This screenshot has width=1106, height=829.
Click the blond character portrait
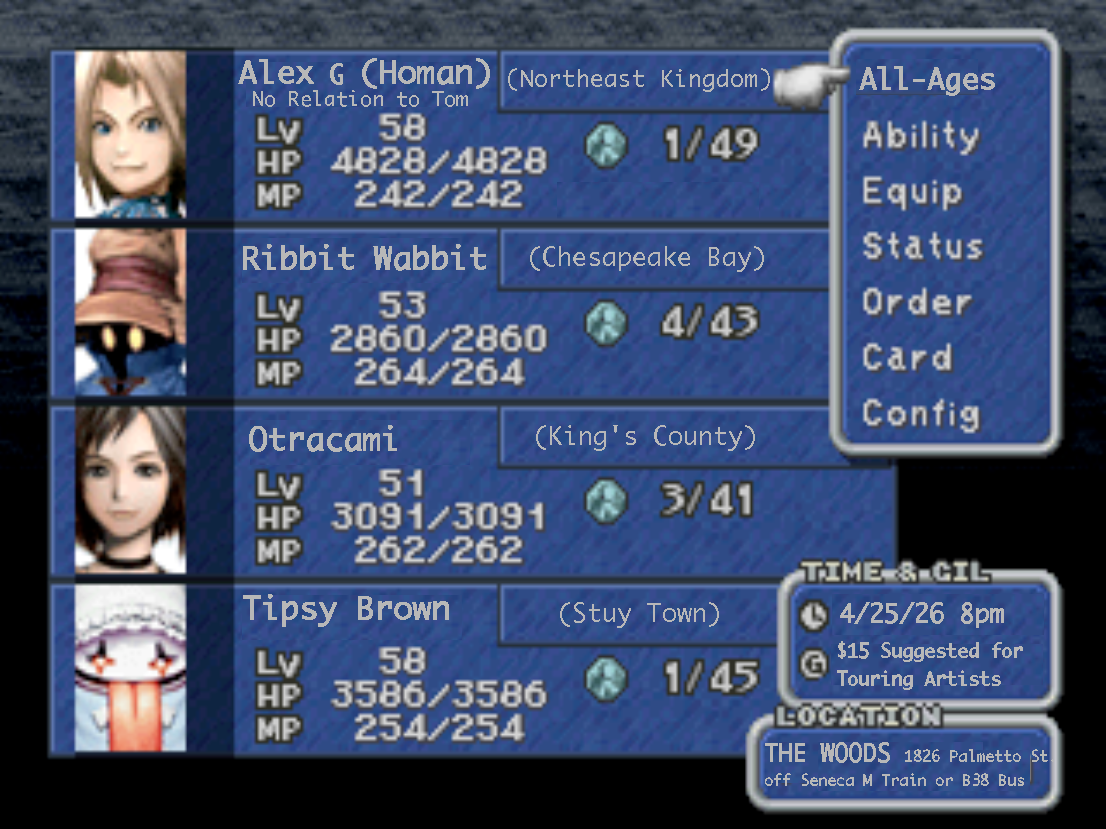coord(130,135)
